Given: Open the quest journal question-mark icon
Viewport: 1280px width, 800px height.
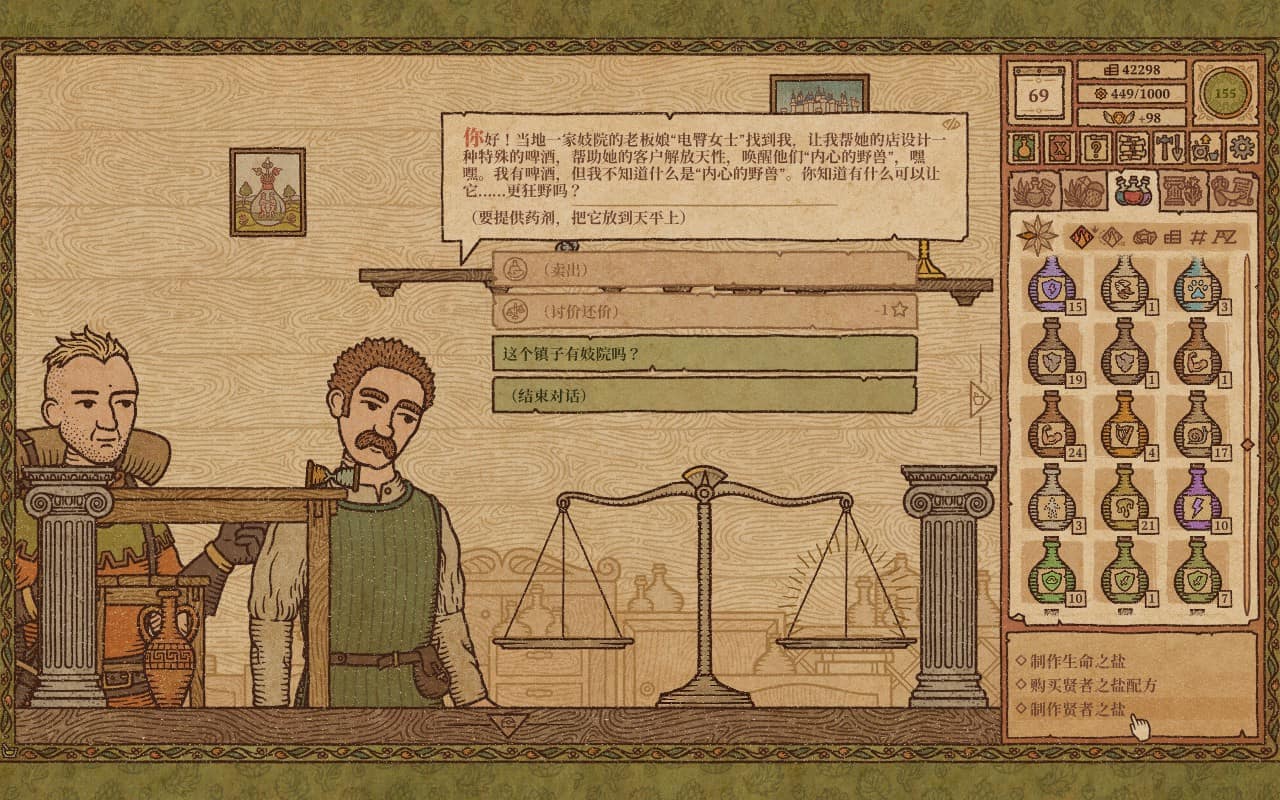Looking at the screenshot, I should point(1096,148).
